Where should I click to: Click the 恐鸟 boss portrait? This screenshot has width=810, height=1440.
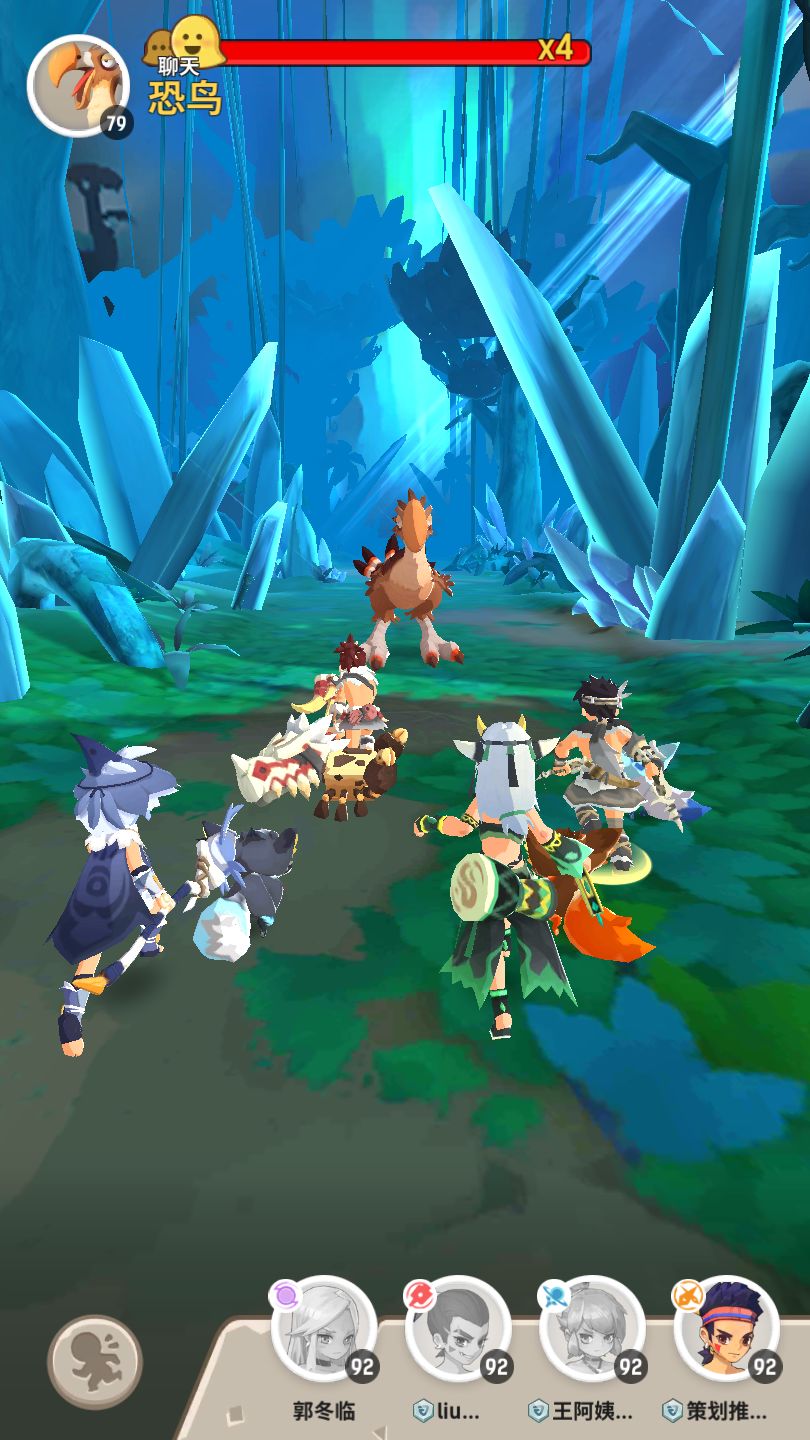(x=76, y=85)
